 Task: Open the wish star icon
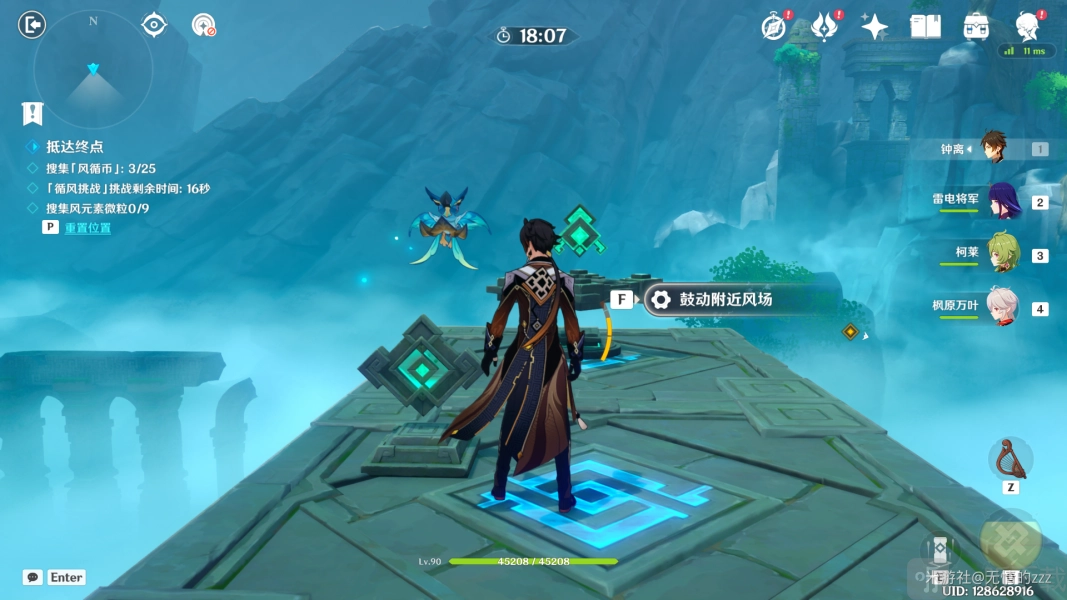[x=875, y=27]
